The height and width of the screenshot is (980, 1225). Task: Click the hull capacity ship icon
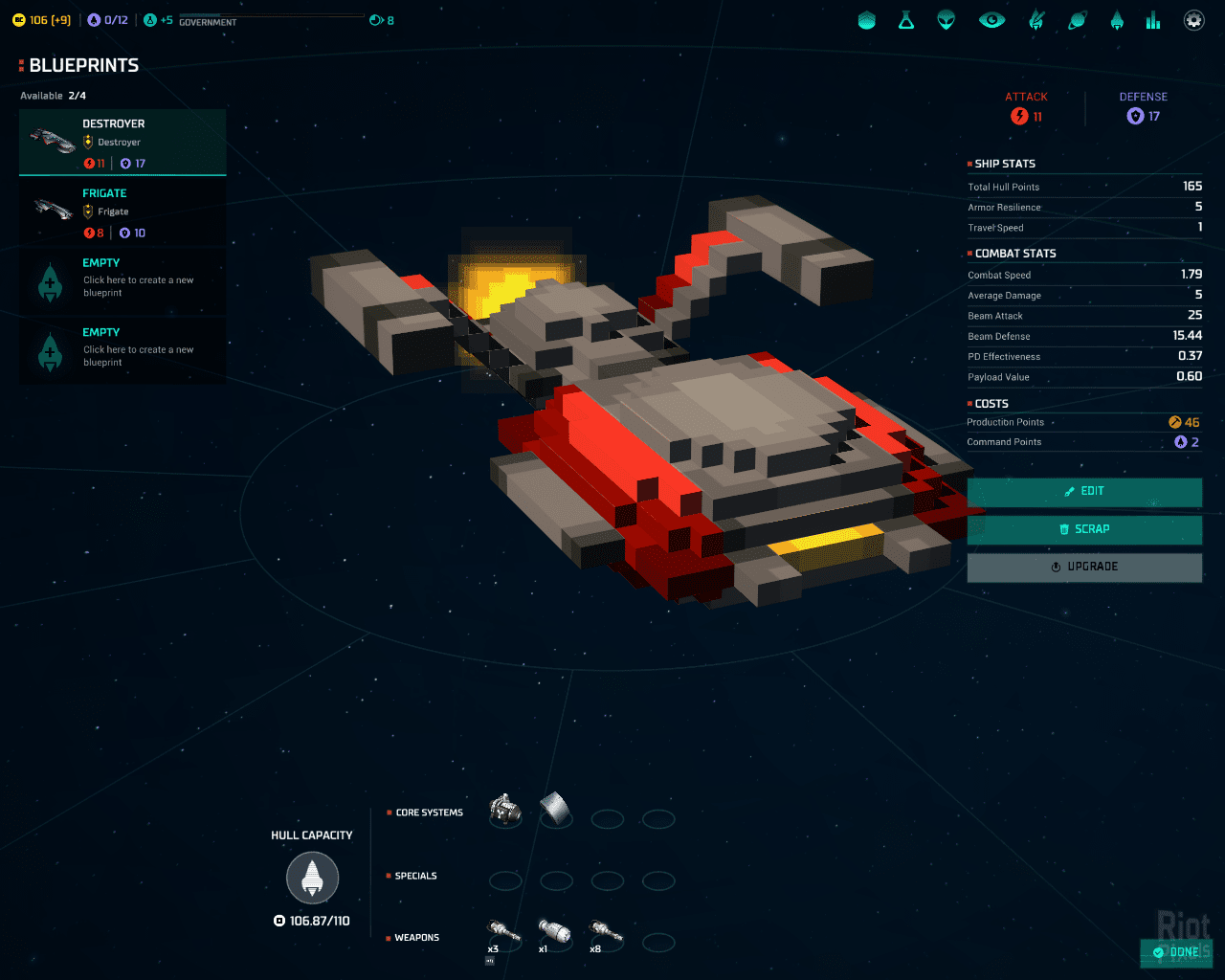[x=313, y=878]
